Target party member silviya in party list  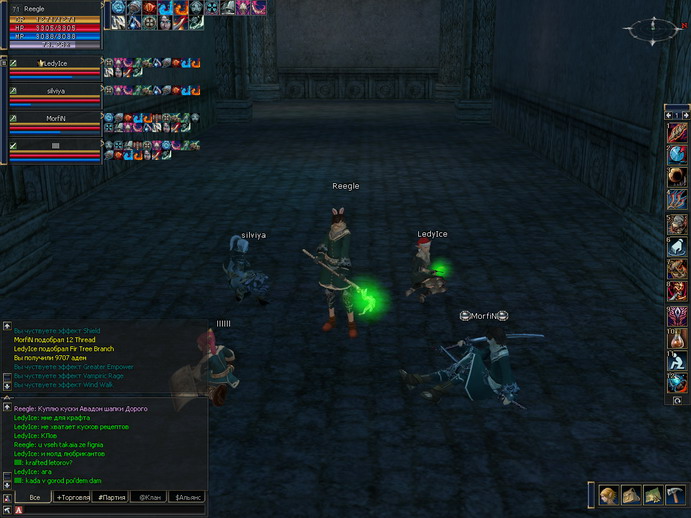[x=55, y=90]
